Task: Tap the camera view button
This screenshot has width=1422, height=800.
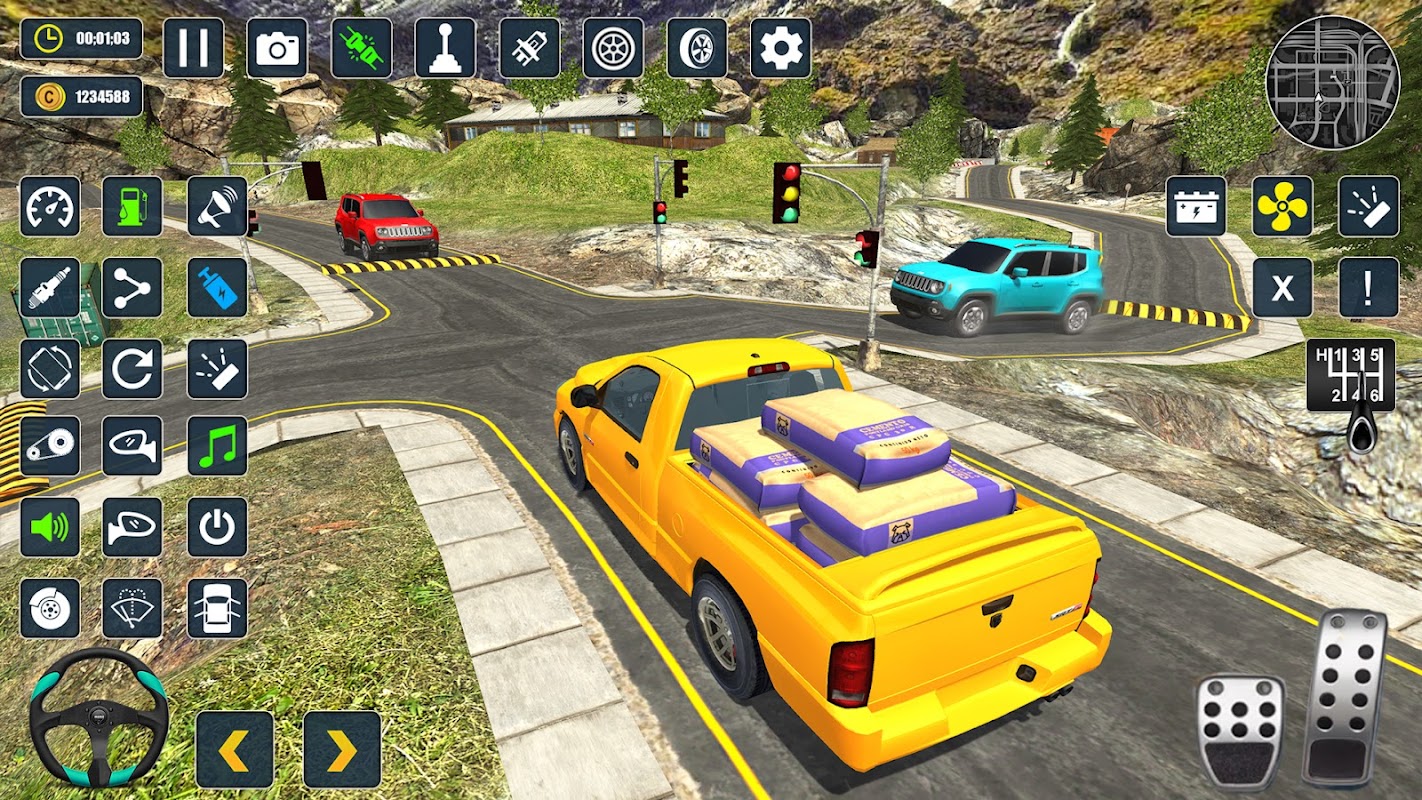Action: point(277,48)
